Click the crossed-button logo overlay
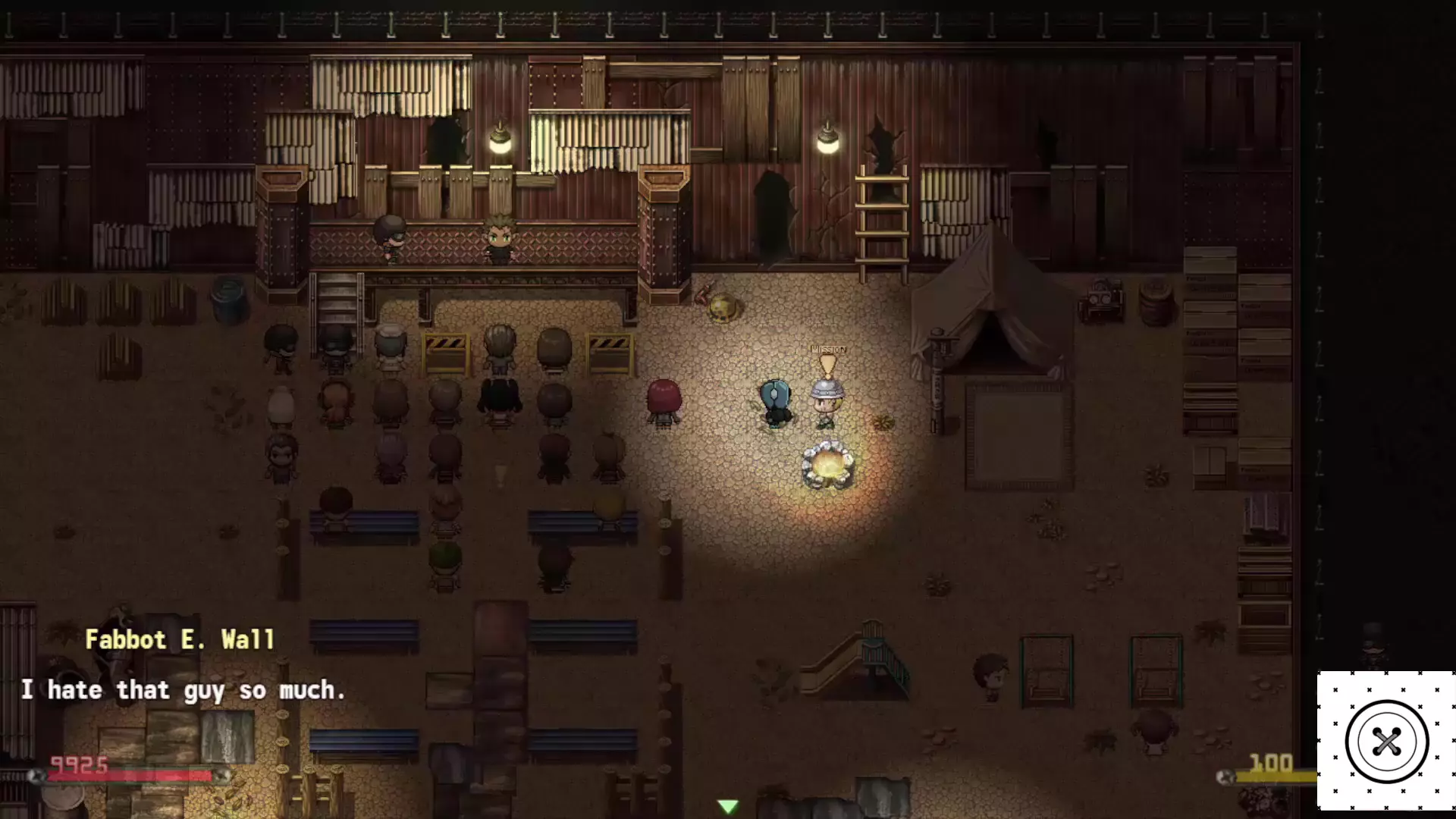Screen dimensions: 1456x819 pyautogui.click(x=1386, y=741)
